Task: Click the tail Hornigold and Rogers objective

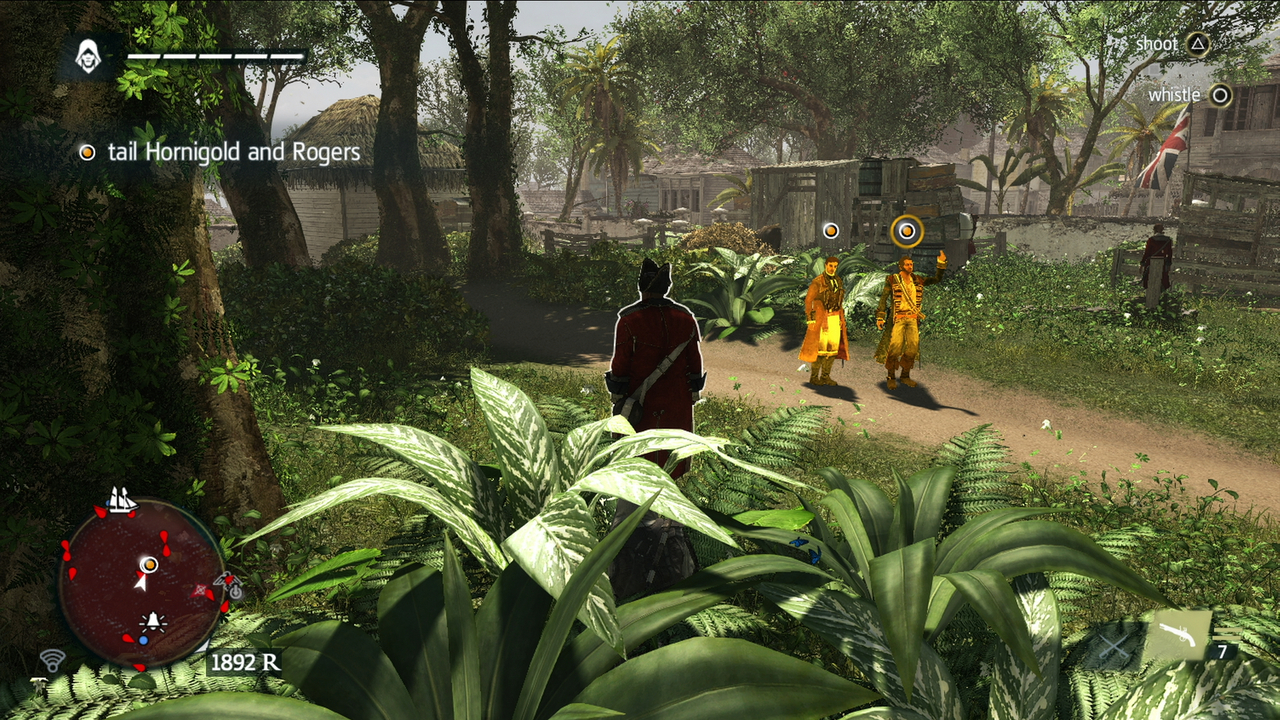Action: click(233, 152)
